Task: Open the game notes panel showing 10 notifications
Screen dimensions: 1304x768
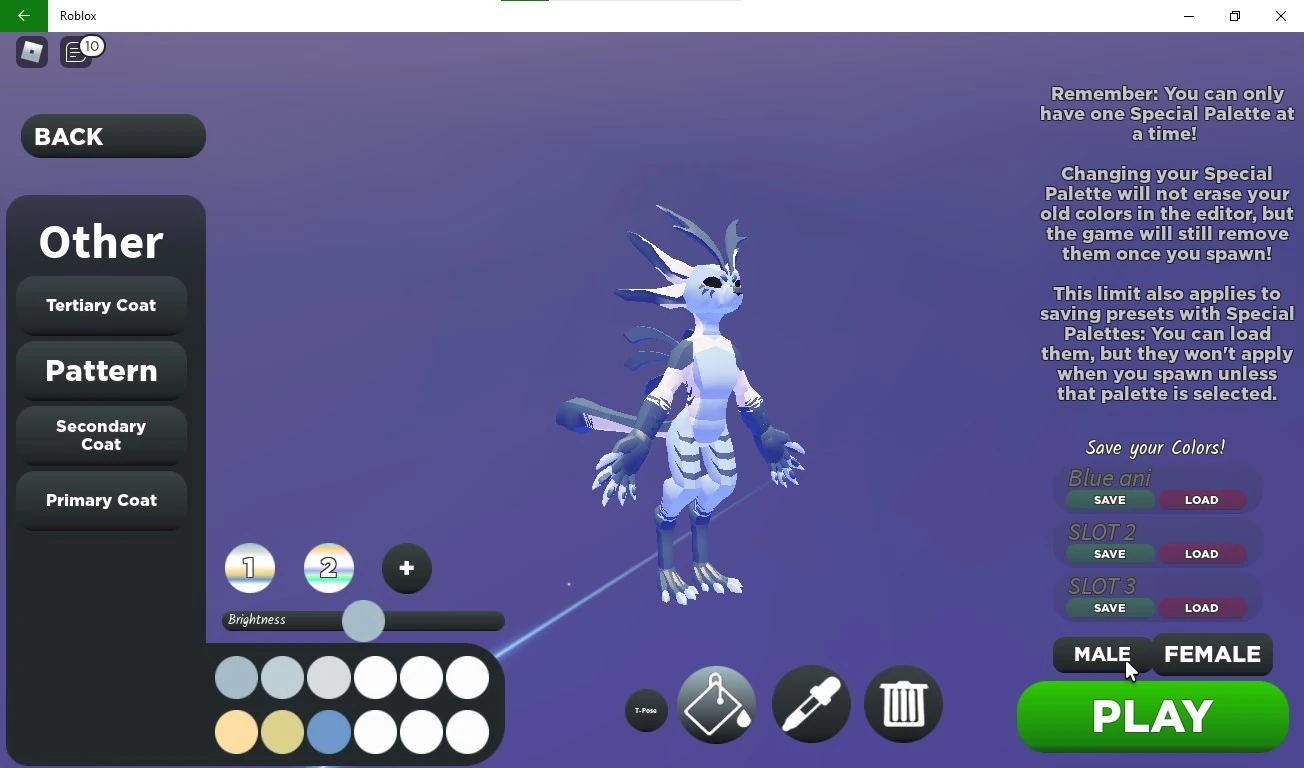Action: click(78, 52)
